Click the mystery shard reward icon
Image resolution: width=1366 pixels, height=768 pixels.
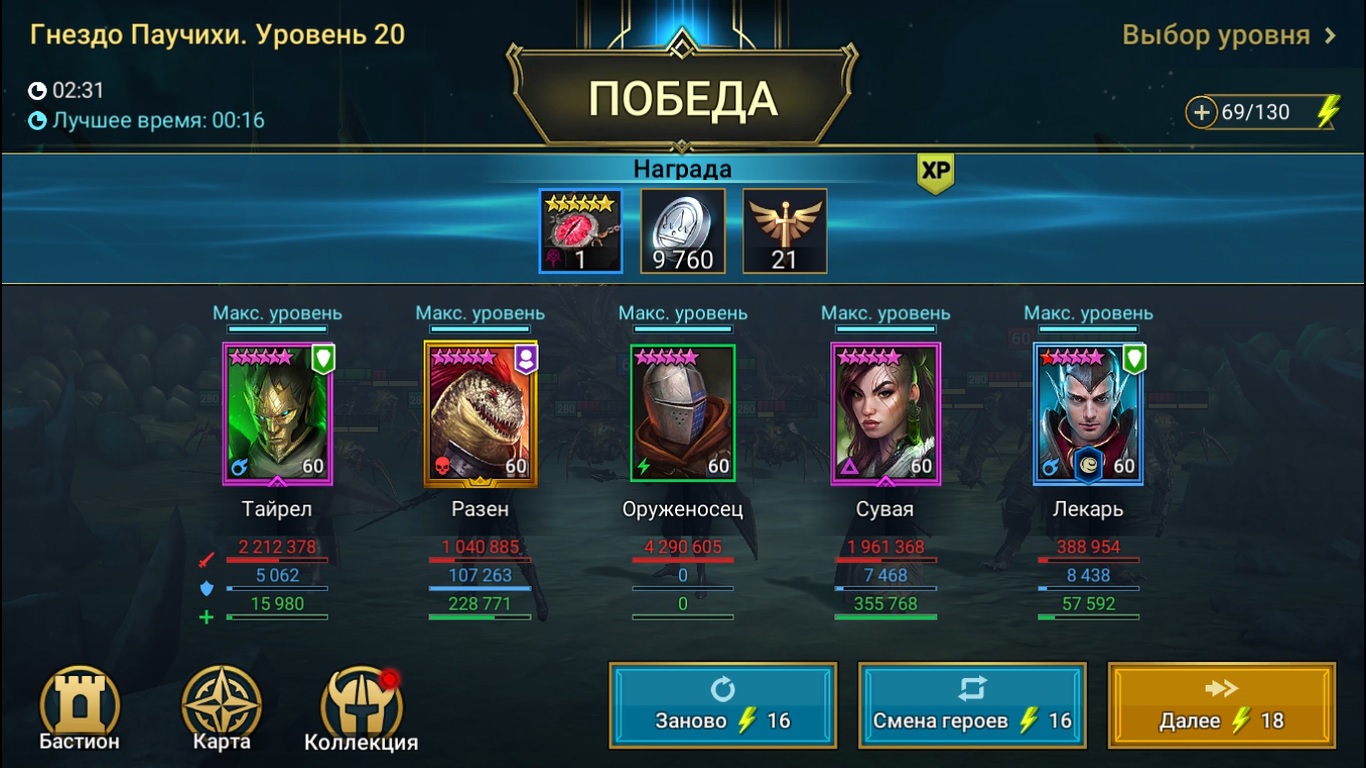(x=580, y=230)
